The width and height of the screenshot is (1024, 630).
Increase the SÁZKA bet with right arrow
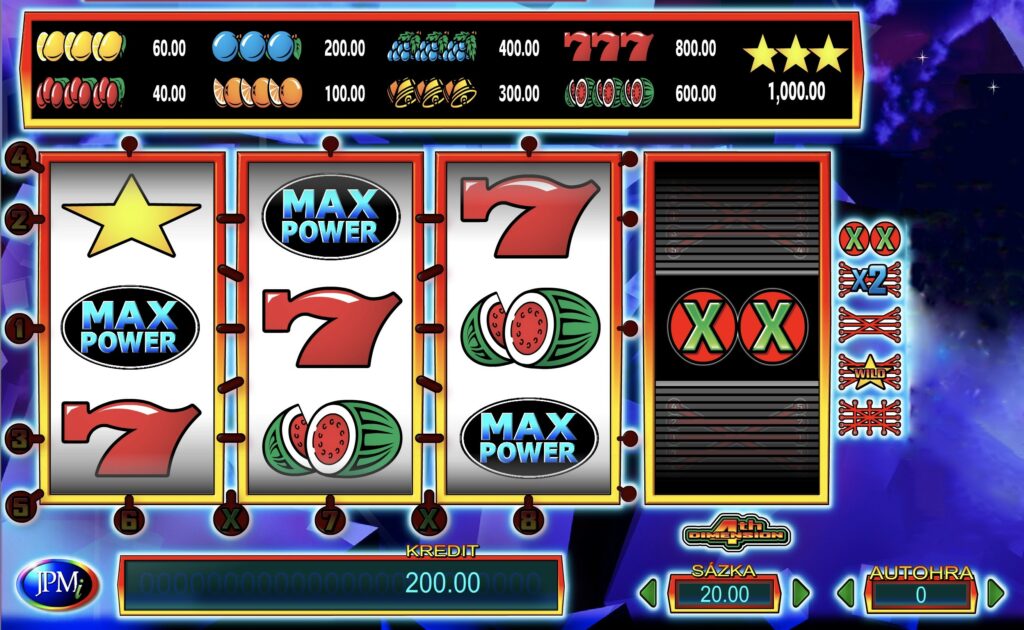click(800, 594)
